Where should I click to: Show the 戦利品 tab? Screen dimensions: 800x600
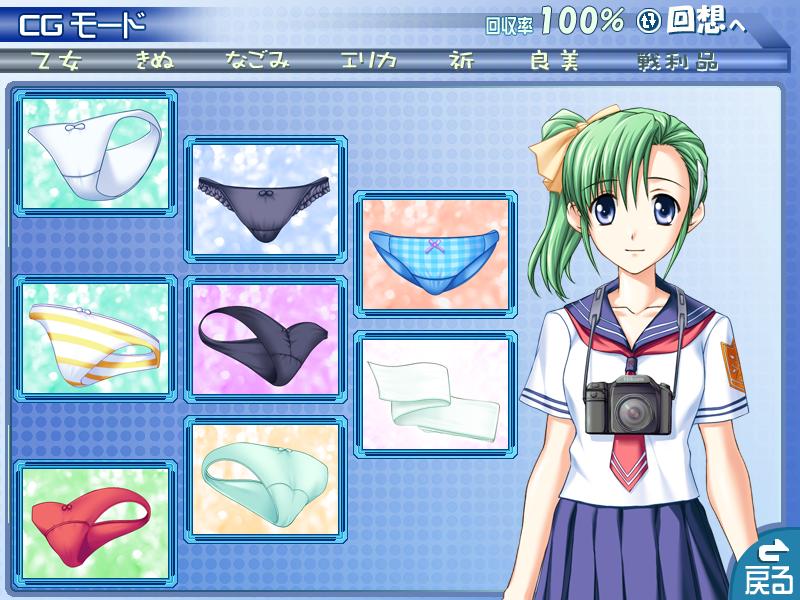click(x=677, y=61)
